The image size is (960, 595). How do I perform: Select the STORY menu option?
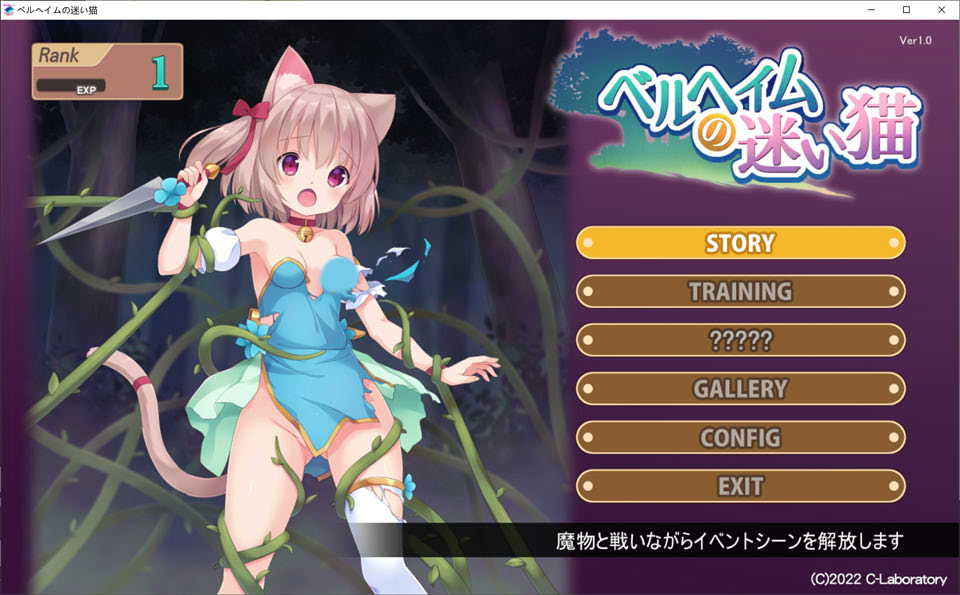[740, 243]
